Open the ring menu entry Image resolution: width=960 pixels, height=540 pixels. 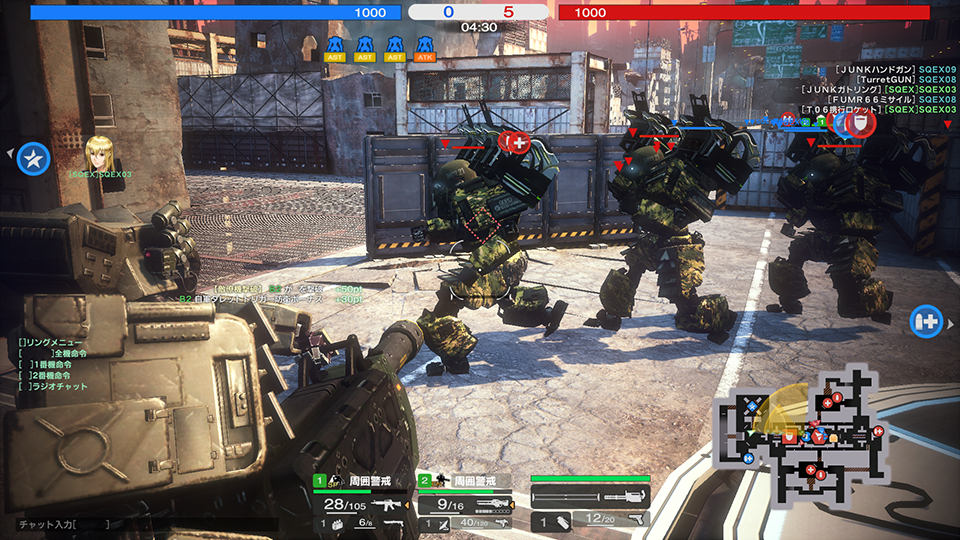pos(50,342)
